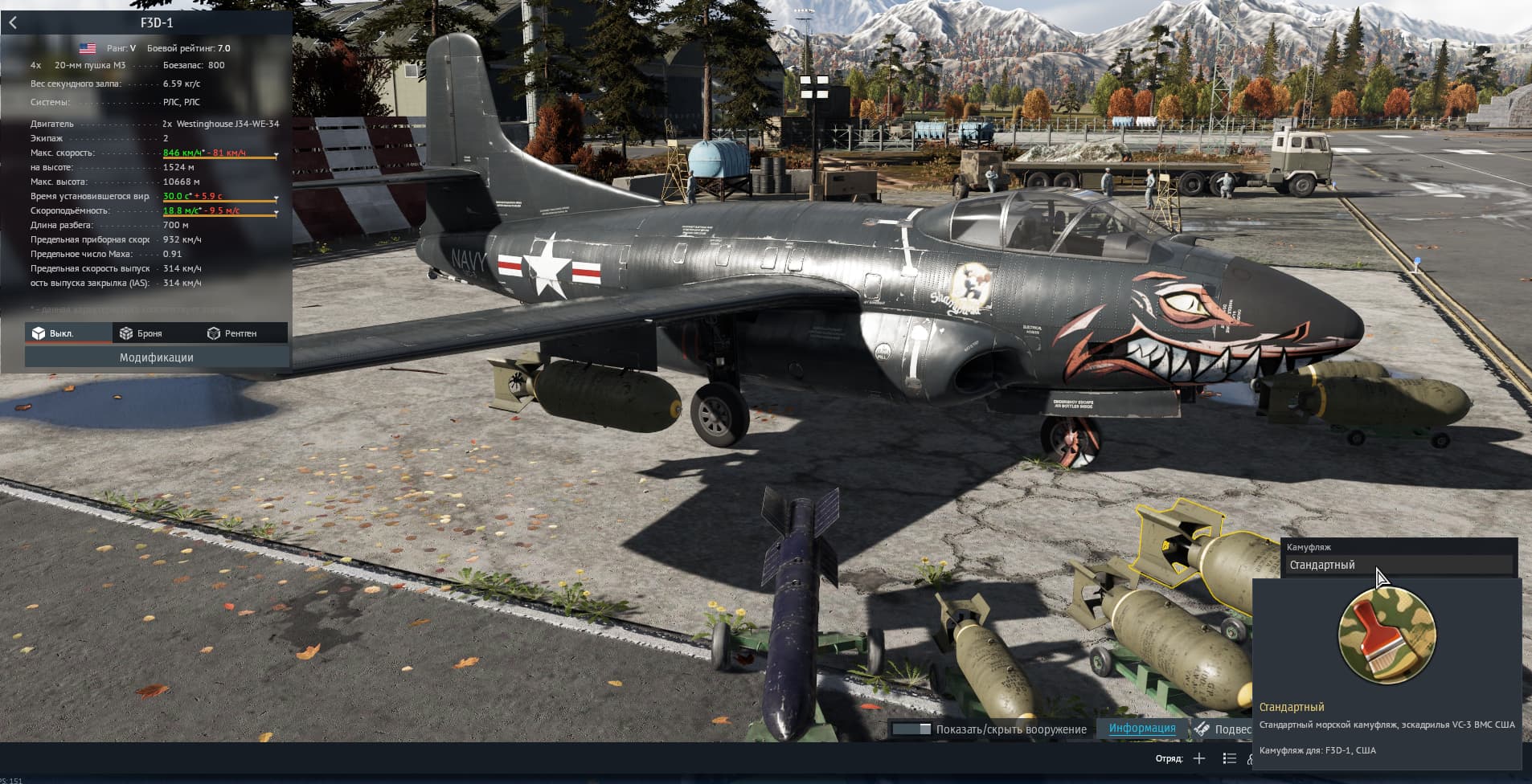Open the Подвесное weapons button
The image size is (1532, 784).
(1223, 729)
